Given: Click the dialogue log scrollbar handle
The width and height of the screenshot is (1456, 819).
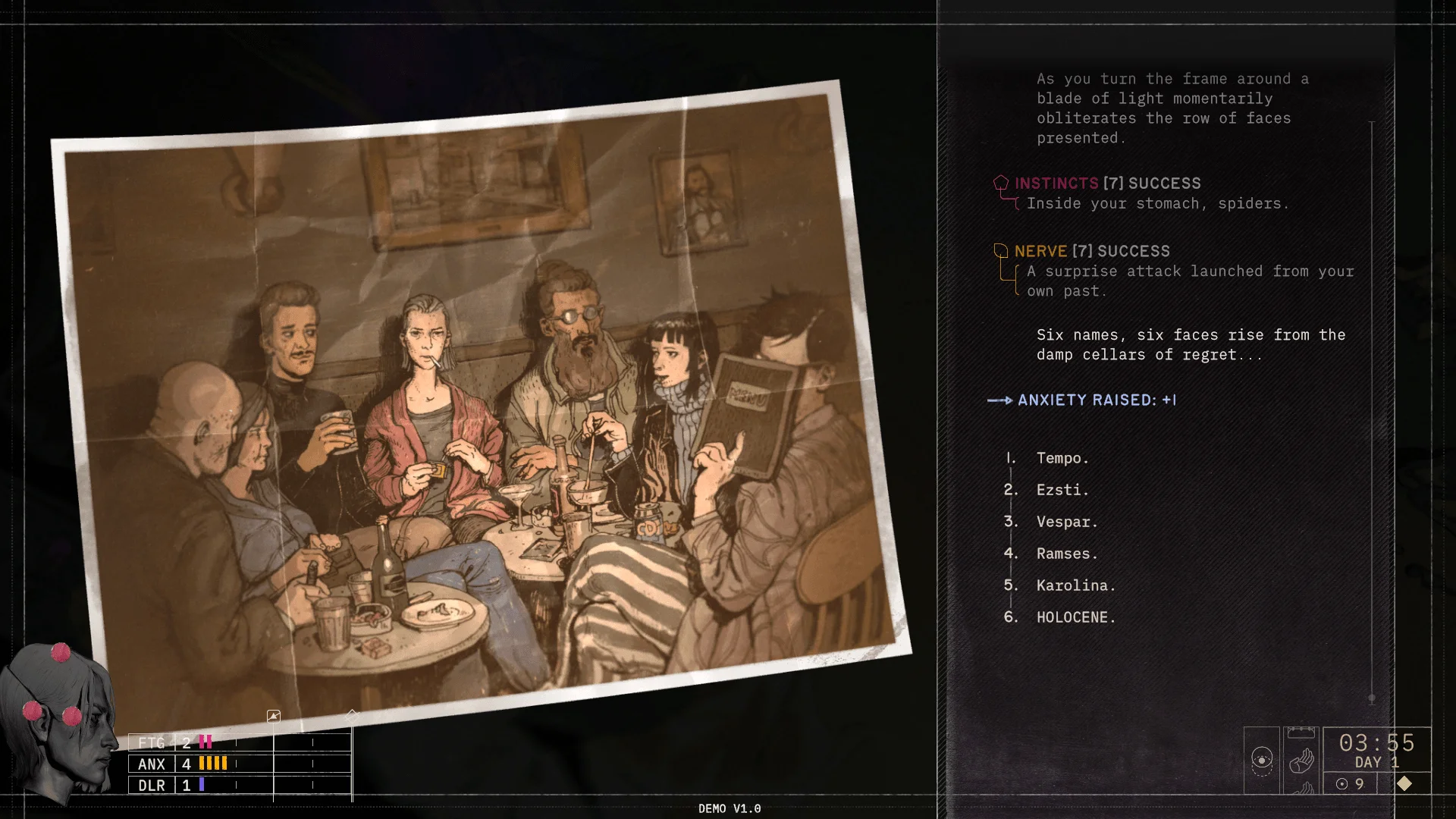Looking at the screenshot, I should pyautogui.click(x=1372, y=698).
